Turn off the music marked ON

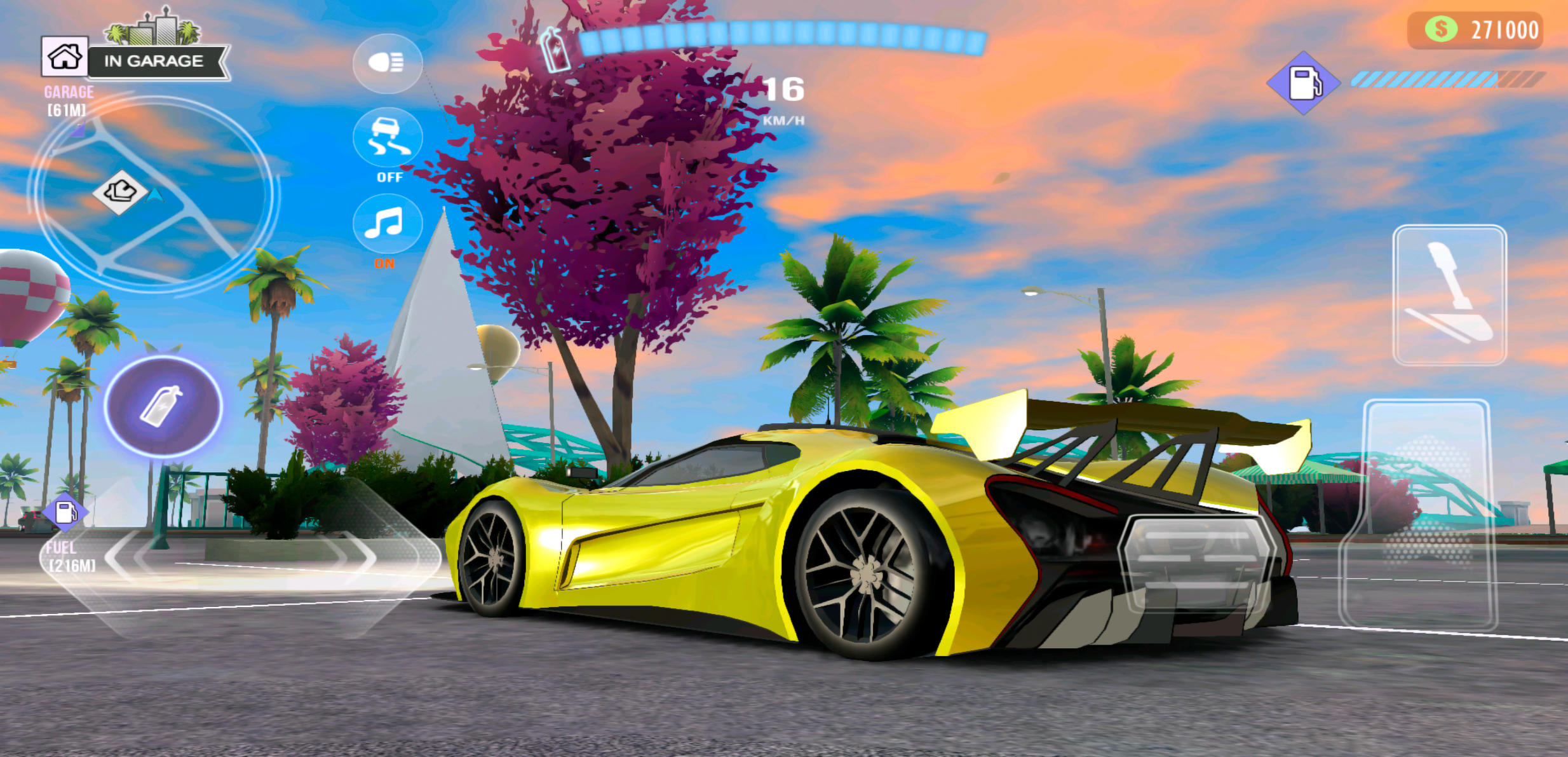pyautogui.click(x=388, y=224)
